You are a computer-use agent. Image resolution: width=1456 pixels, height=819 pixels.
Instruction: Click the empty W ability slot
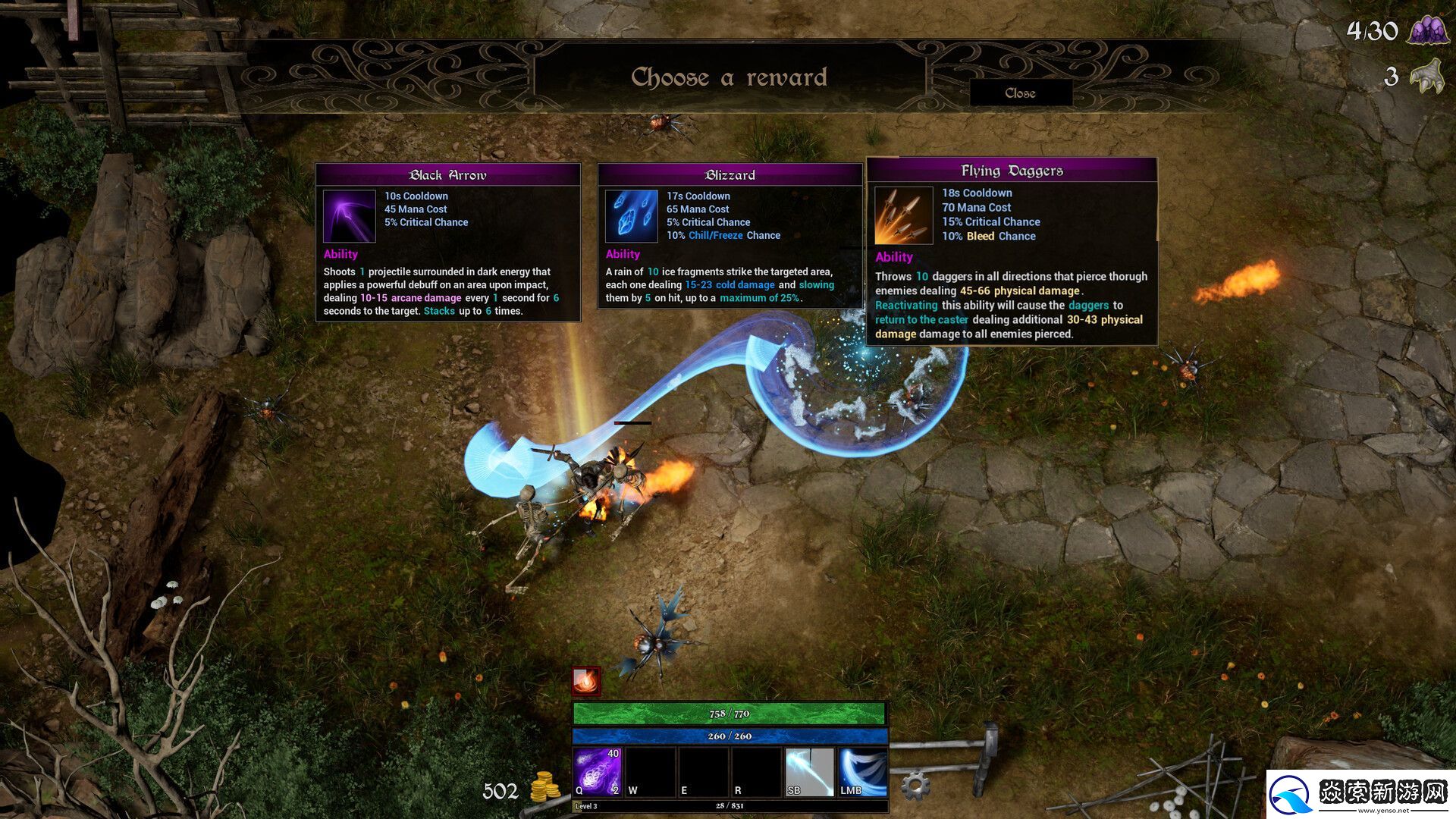652,772
